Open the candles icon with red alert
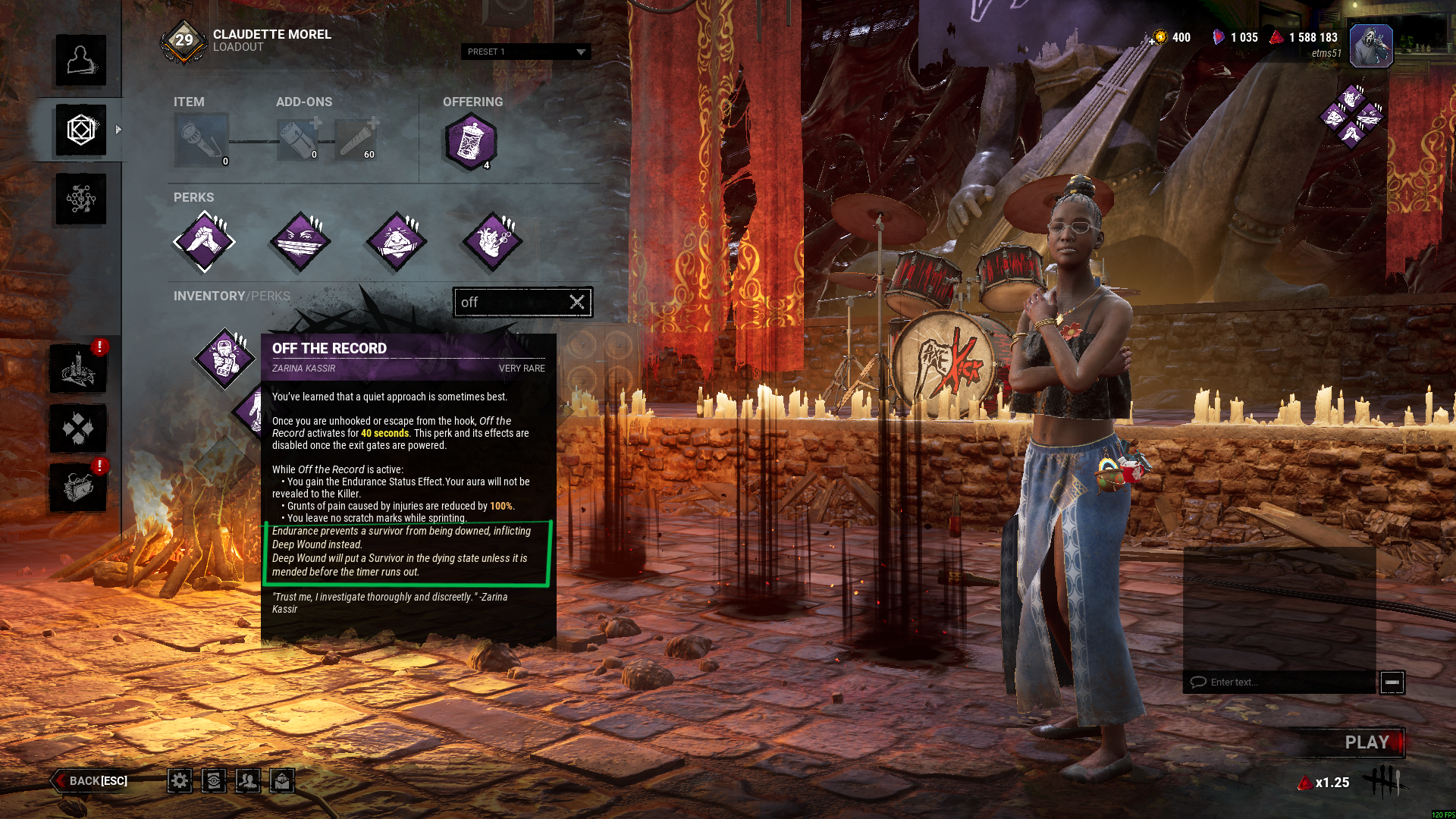1456x819 pixels. tap(78, 369)
